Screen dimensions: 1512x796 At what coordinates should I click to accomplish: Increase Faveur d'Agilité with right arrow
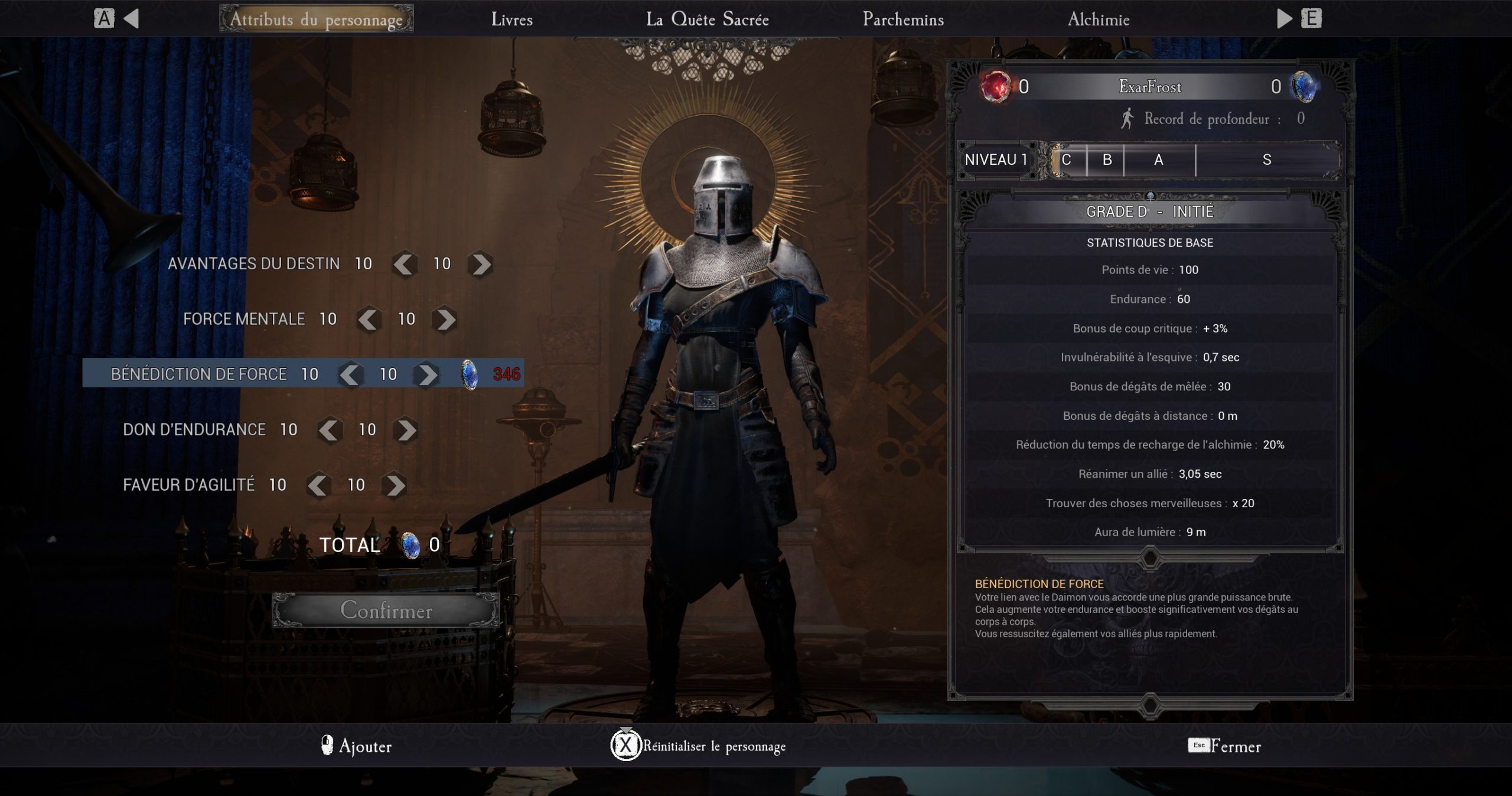point(395,485)
